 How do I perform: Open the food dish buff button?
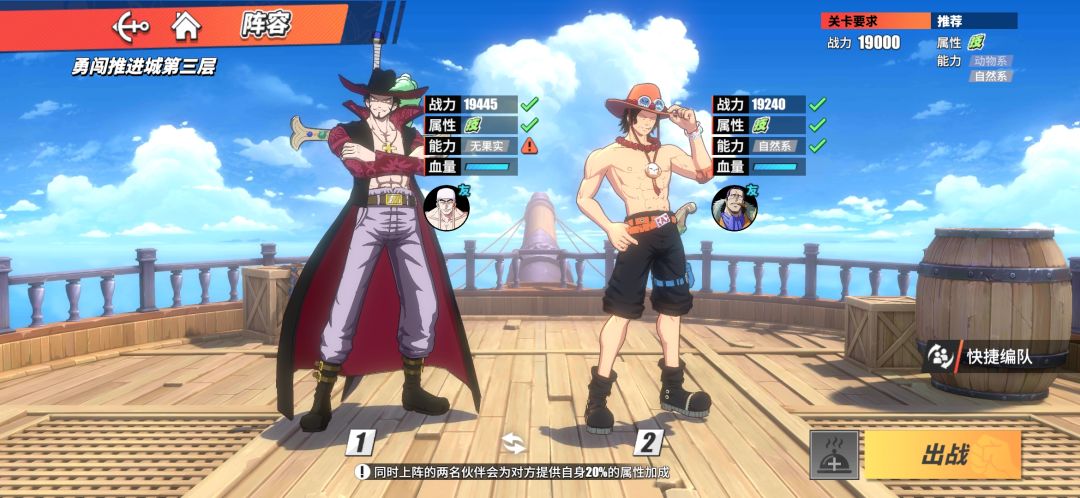pos(834,456)
